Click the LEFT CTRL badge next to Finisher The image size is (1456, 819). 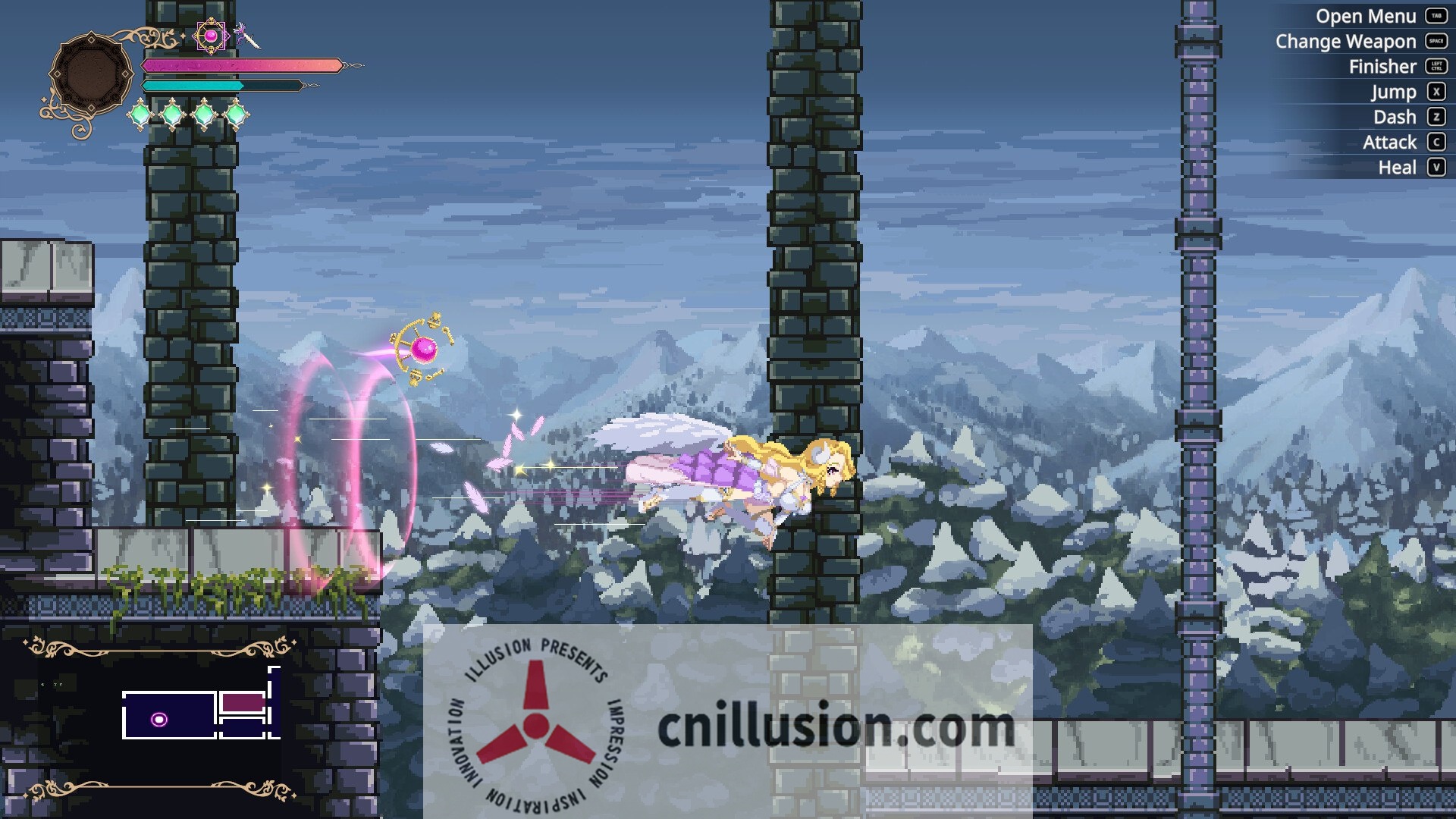(x=1437, y=67)
